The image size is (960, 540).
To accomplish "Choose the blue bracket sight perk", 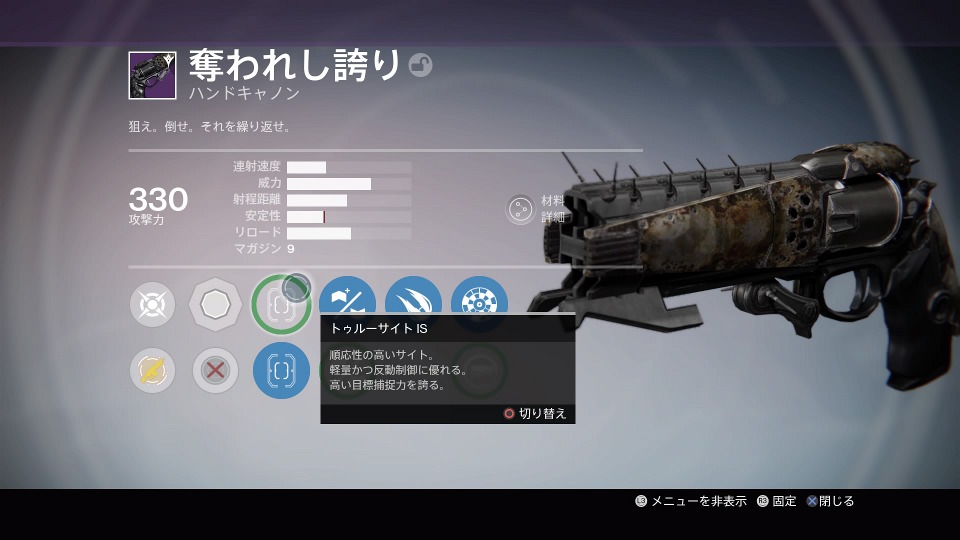I will (281, 371).
